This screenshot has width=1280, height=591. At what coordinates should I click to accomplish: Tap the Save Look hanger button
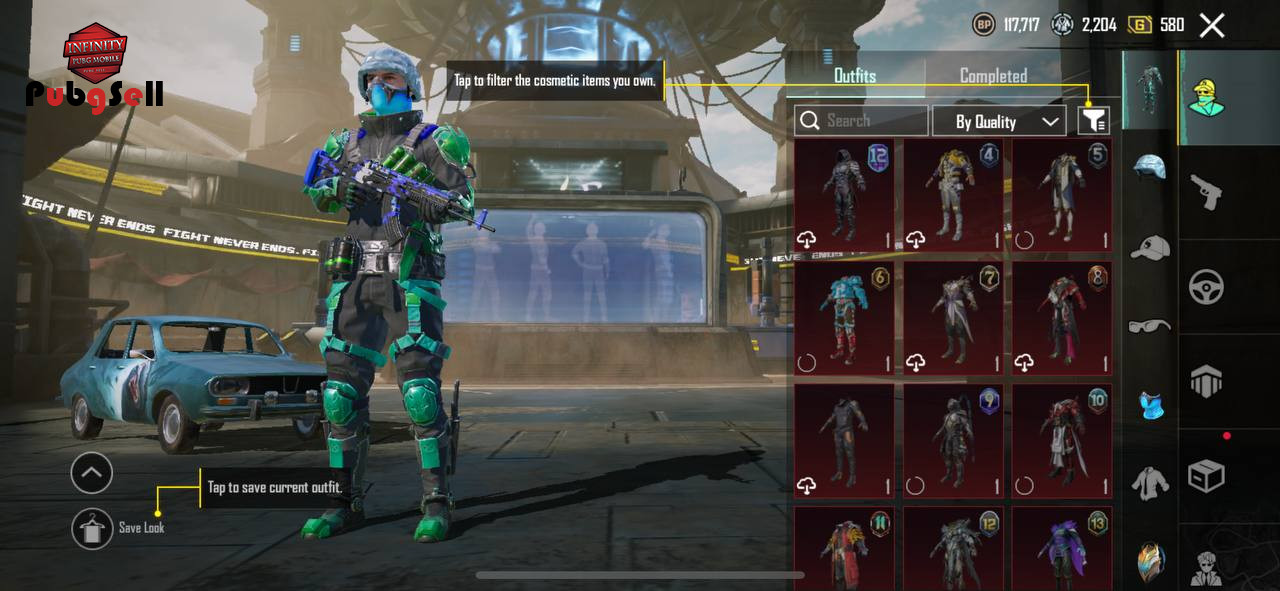92,528
